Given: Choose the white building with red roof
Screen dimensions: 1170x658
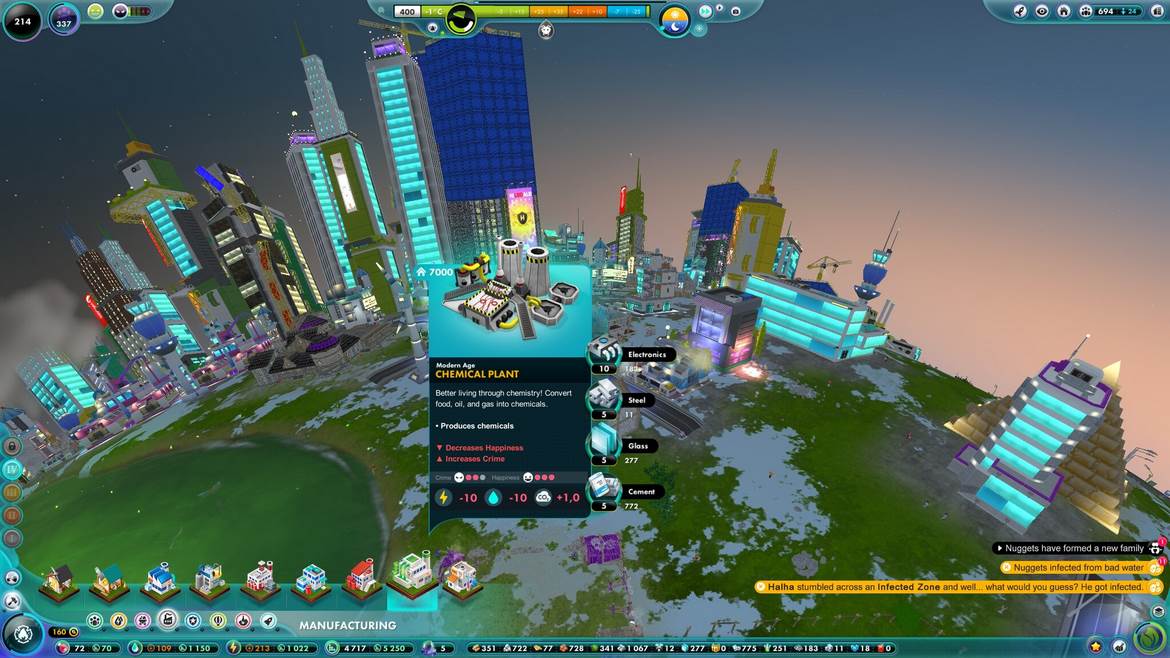Looking at the screenshot, I should pyautogui.click(x=361, y=577).
